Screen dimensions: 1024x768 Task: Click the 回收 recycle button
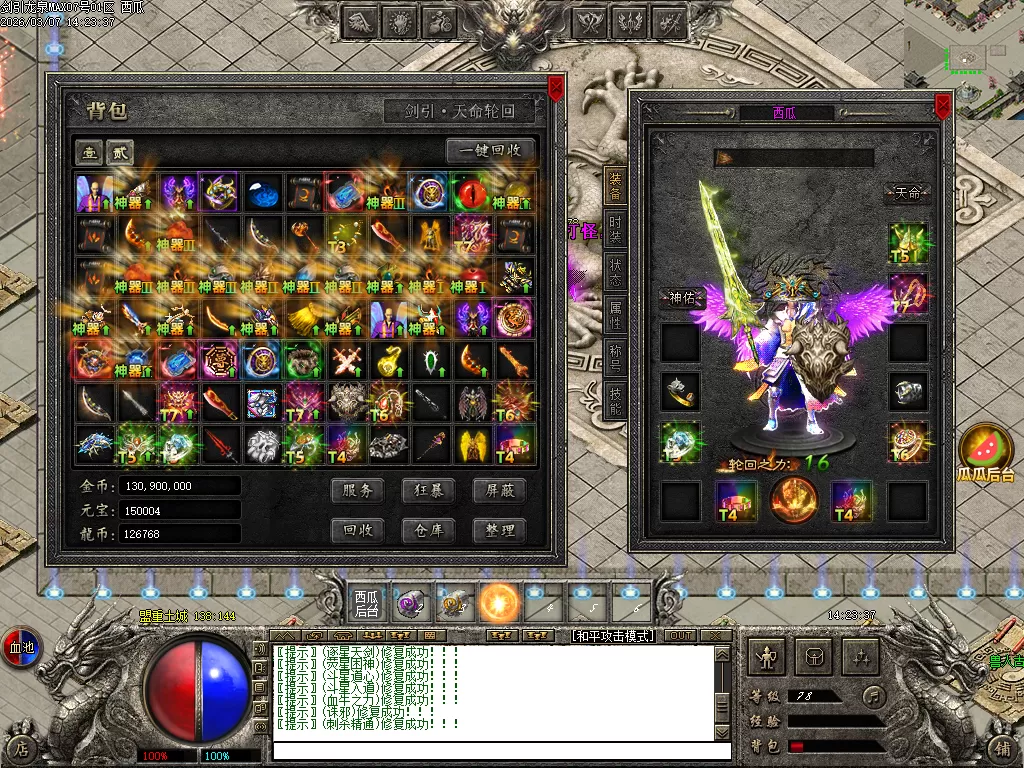pyautogui.click(x=358, y=530)
